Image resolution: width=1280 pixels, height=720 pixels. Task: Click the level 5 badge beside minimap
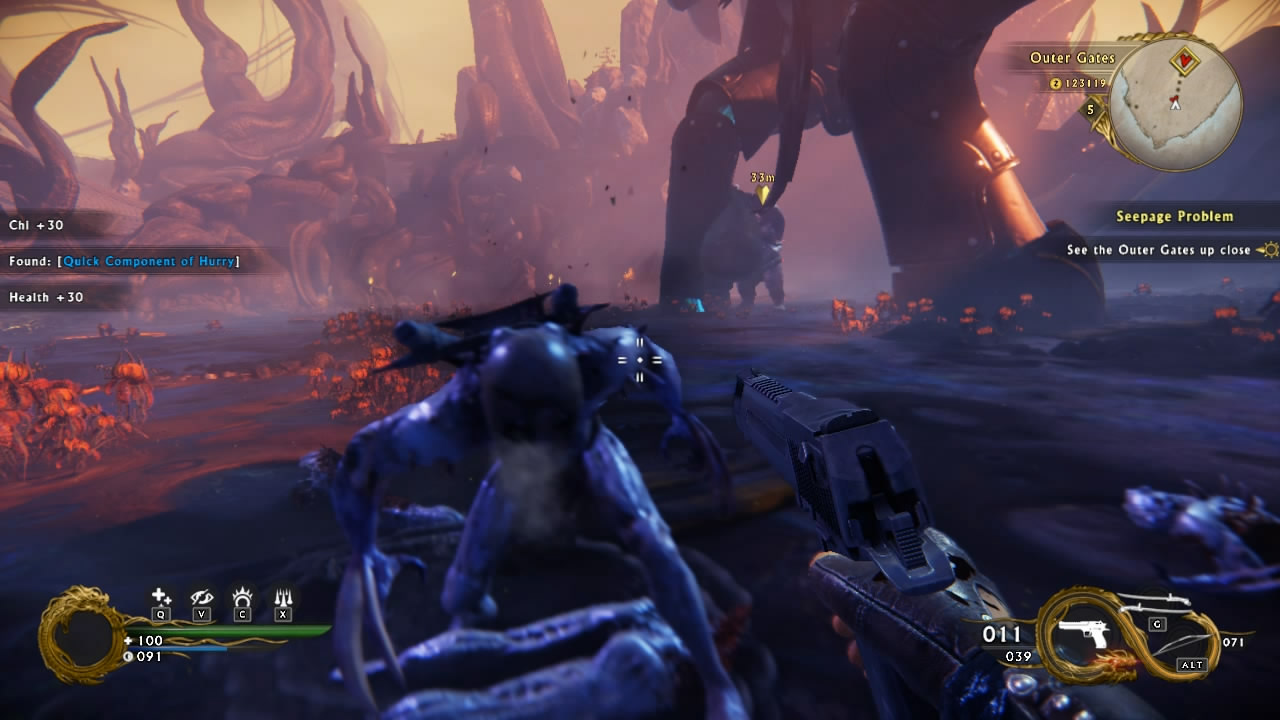pos(1091,110)
